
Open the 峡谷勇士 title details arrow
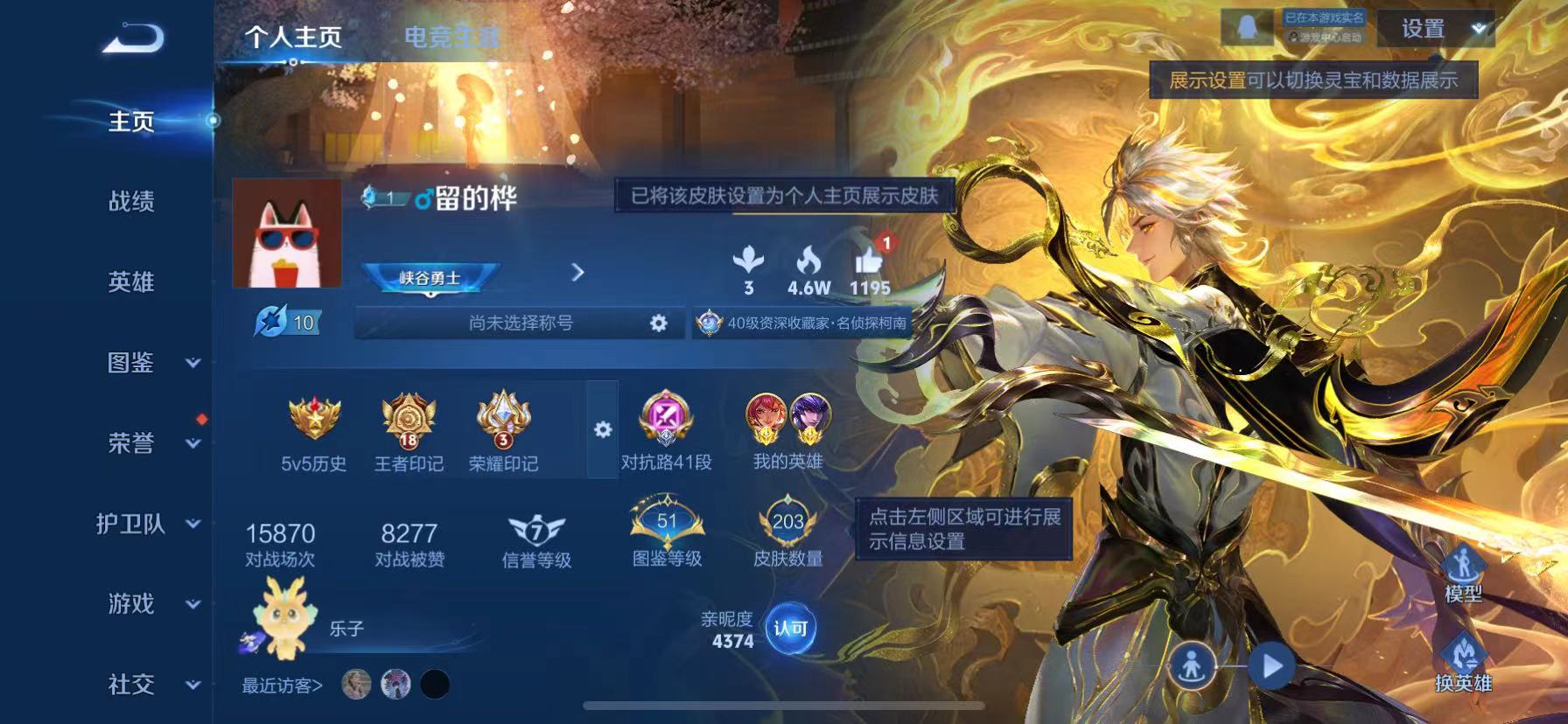pos(577,273)
